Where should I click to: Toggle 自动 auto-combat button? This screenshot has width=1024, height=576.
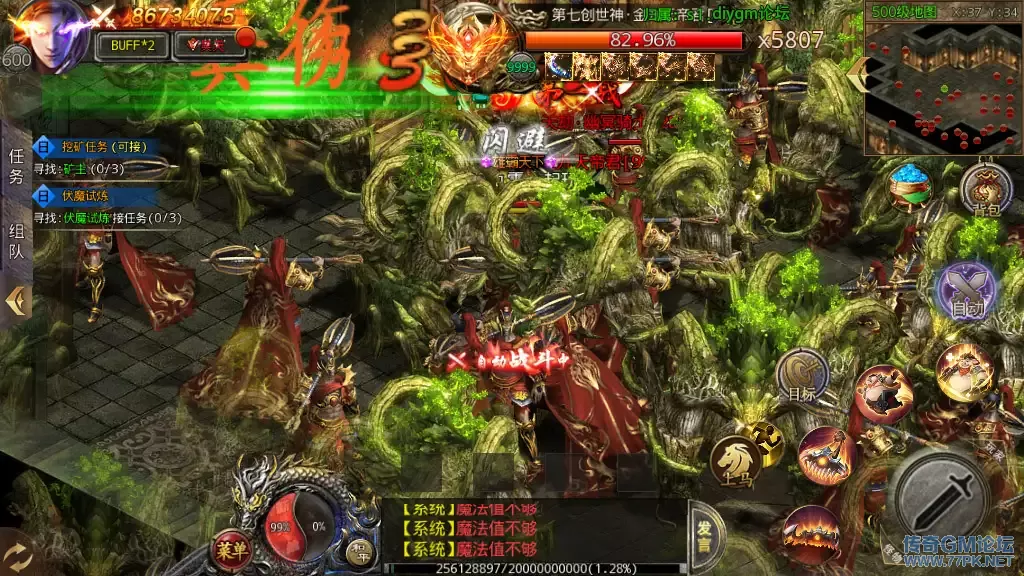click(966, 293)
